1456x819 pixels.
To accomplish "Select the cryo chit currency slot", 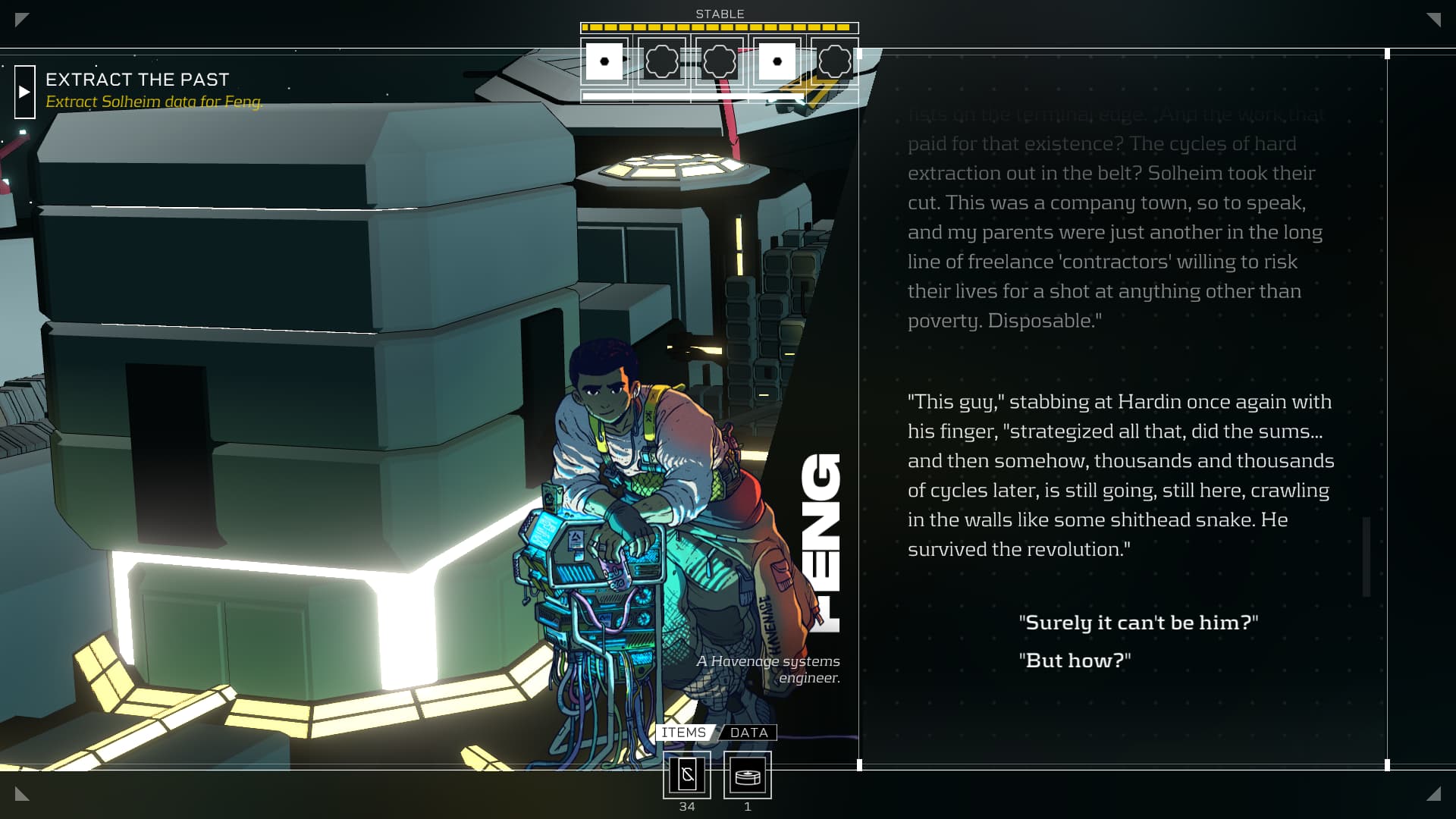I will click(x=687, y=775).
